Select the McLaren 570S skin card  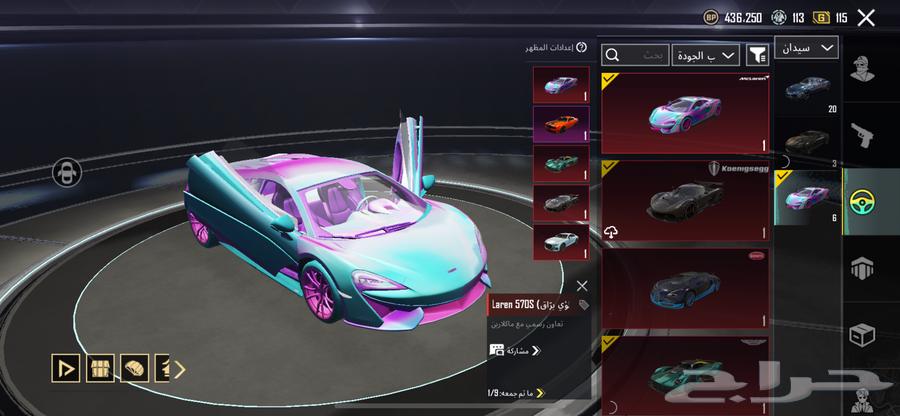[x=685, y=112]
